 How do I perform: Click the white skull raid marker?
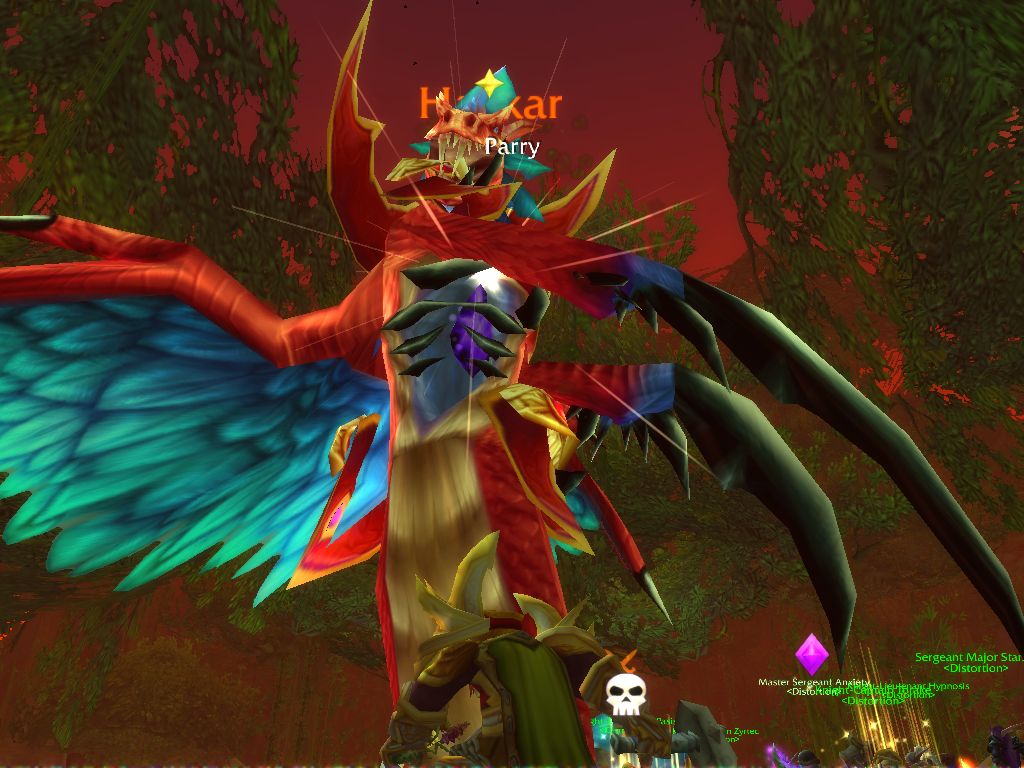[x=626, y=695]
